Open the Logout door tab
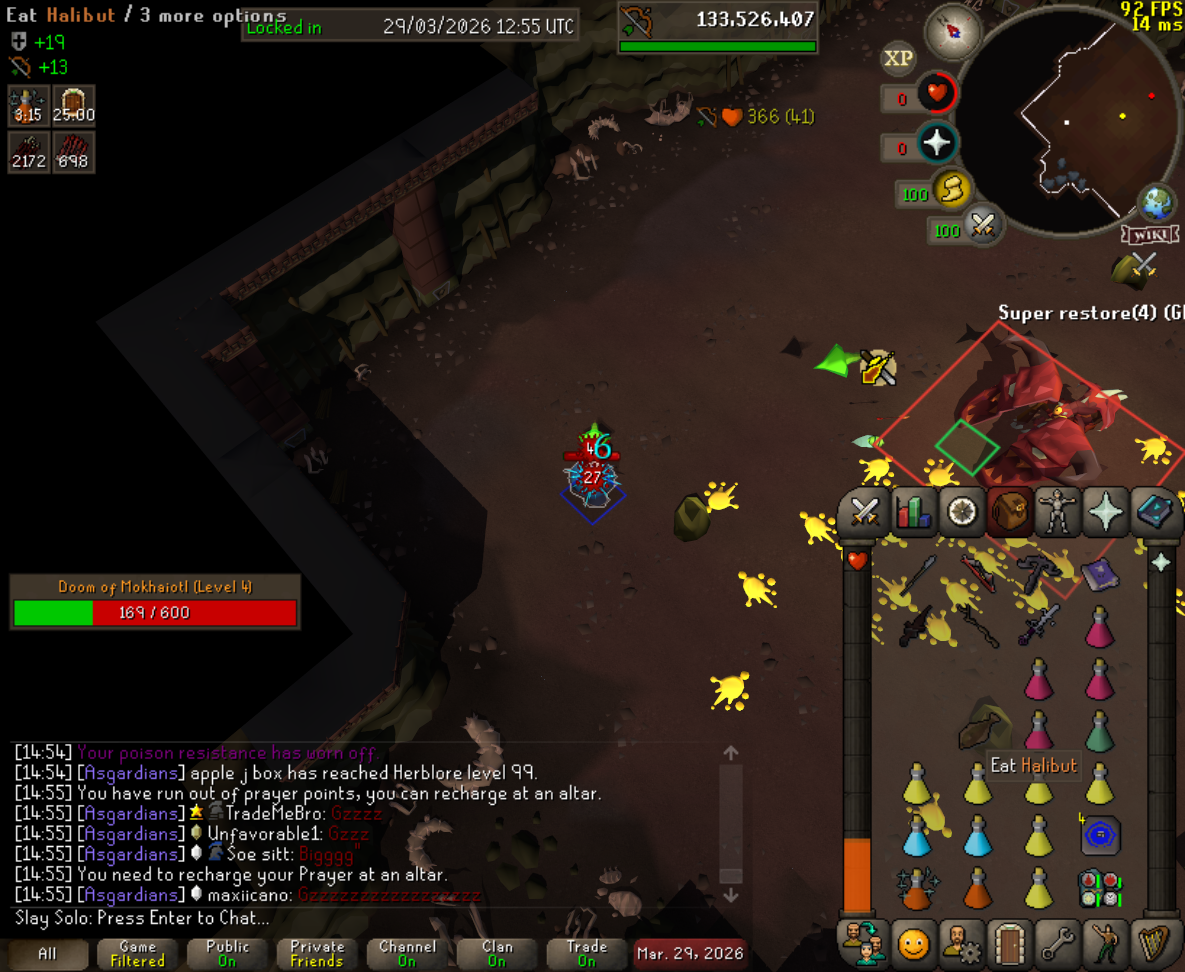Viewport: 1185px width, 972px height. click(1008, 943)
